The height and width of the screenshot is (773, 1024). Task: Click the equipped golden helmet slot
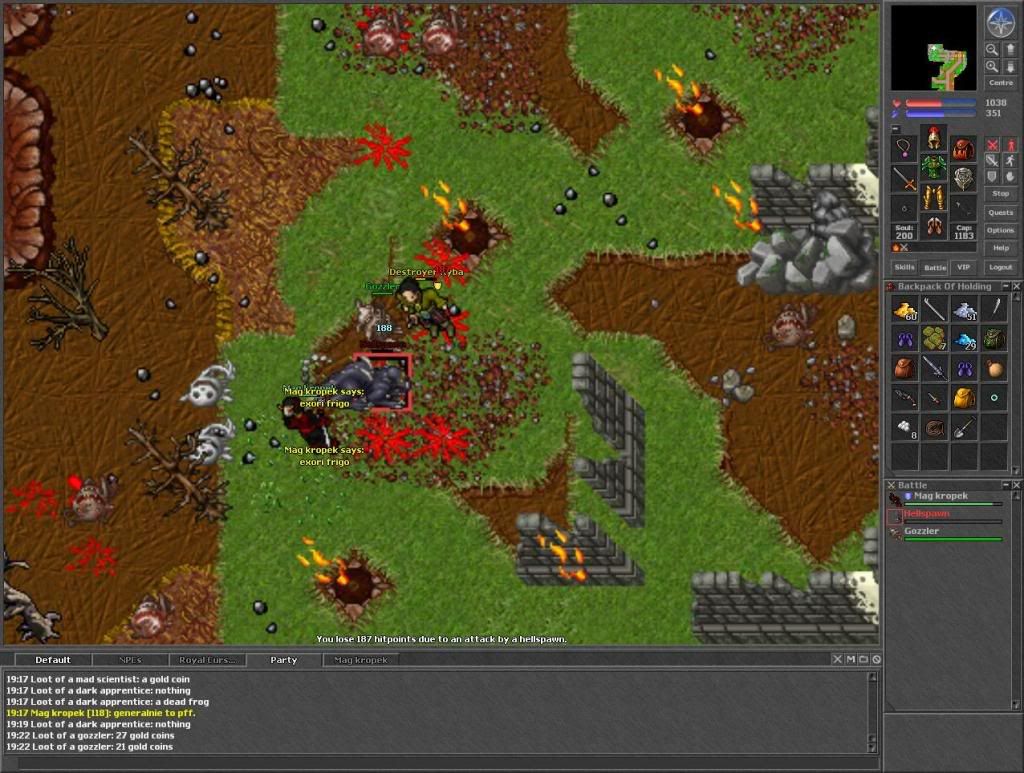click(x=934, y=137)
